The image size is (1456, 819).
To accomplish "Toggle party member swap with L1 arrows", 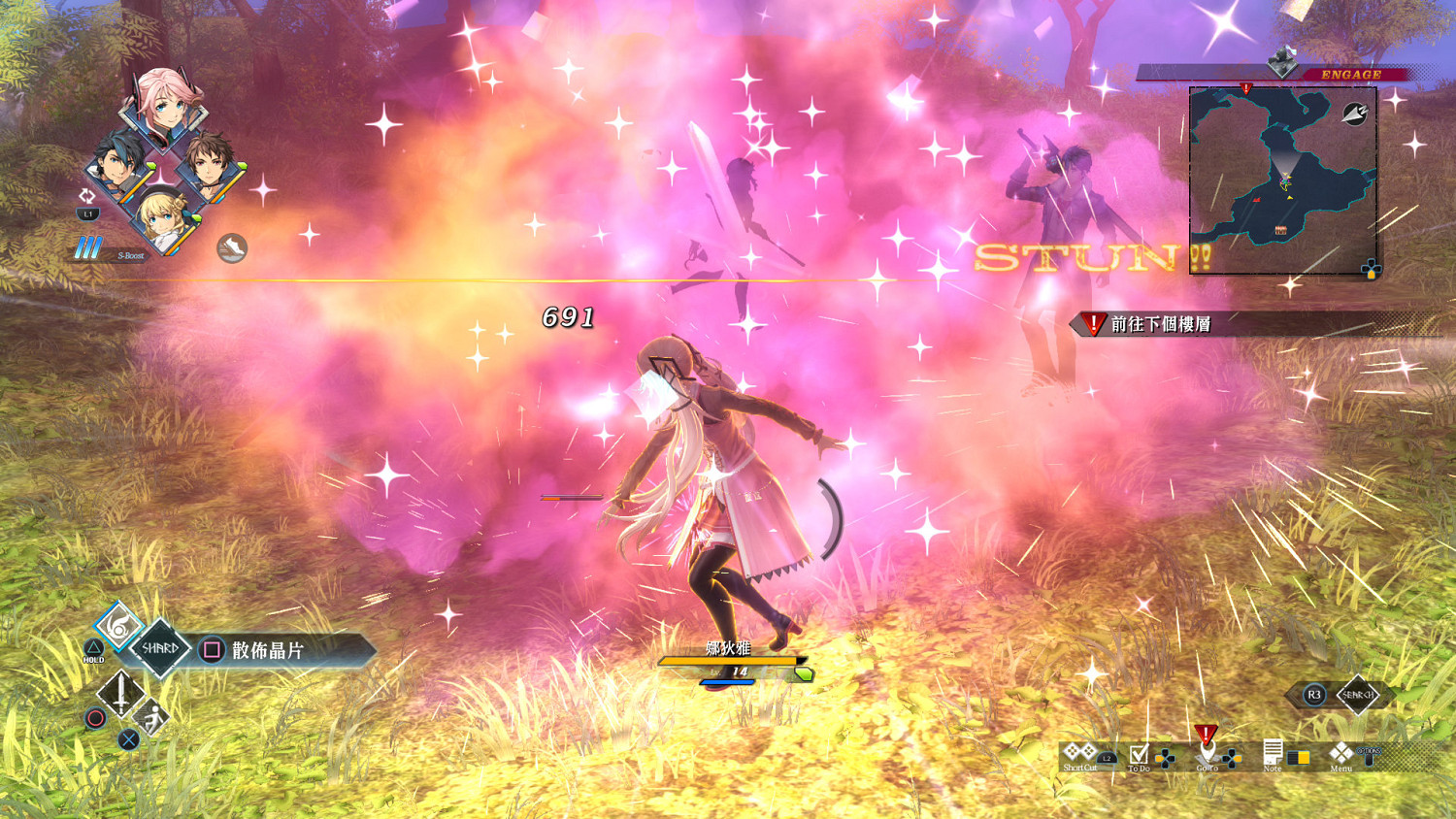I will click(x=86, y=199).
